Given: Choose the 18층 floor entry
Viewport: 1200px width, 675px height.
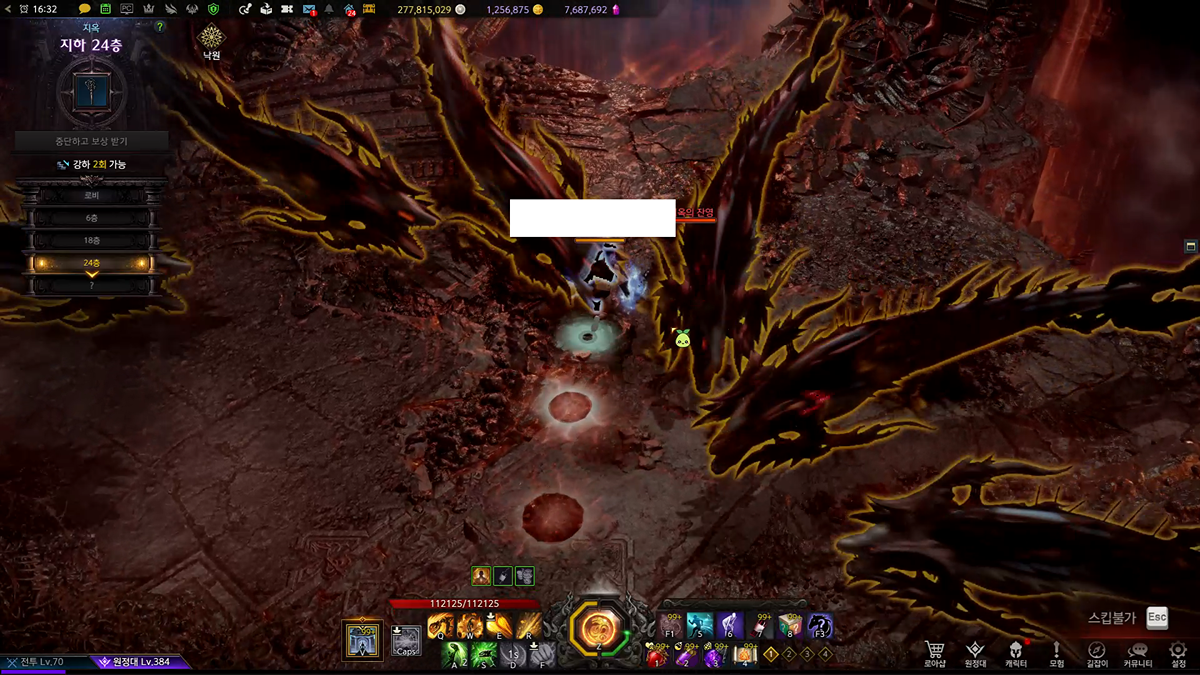Looking at the screenshot, I should (91, 241).
